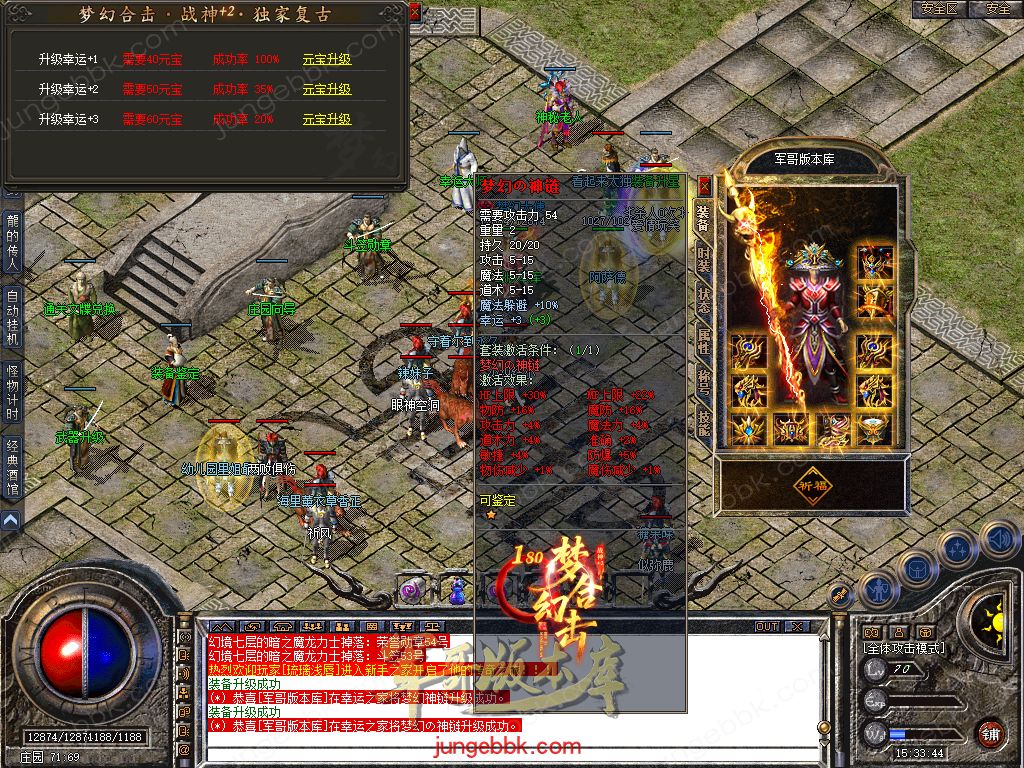Select 元宝升级 on the 升级幸运+3 row
Screen dimensions: 1024x768
coord(327,119)
